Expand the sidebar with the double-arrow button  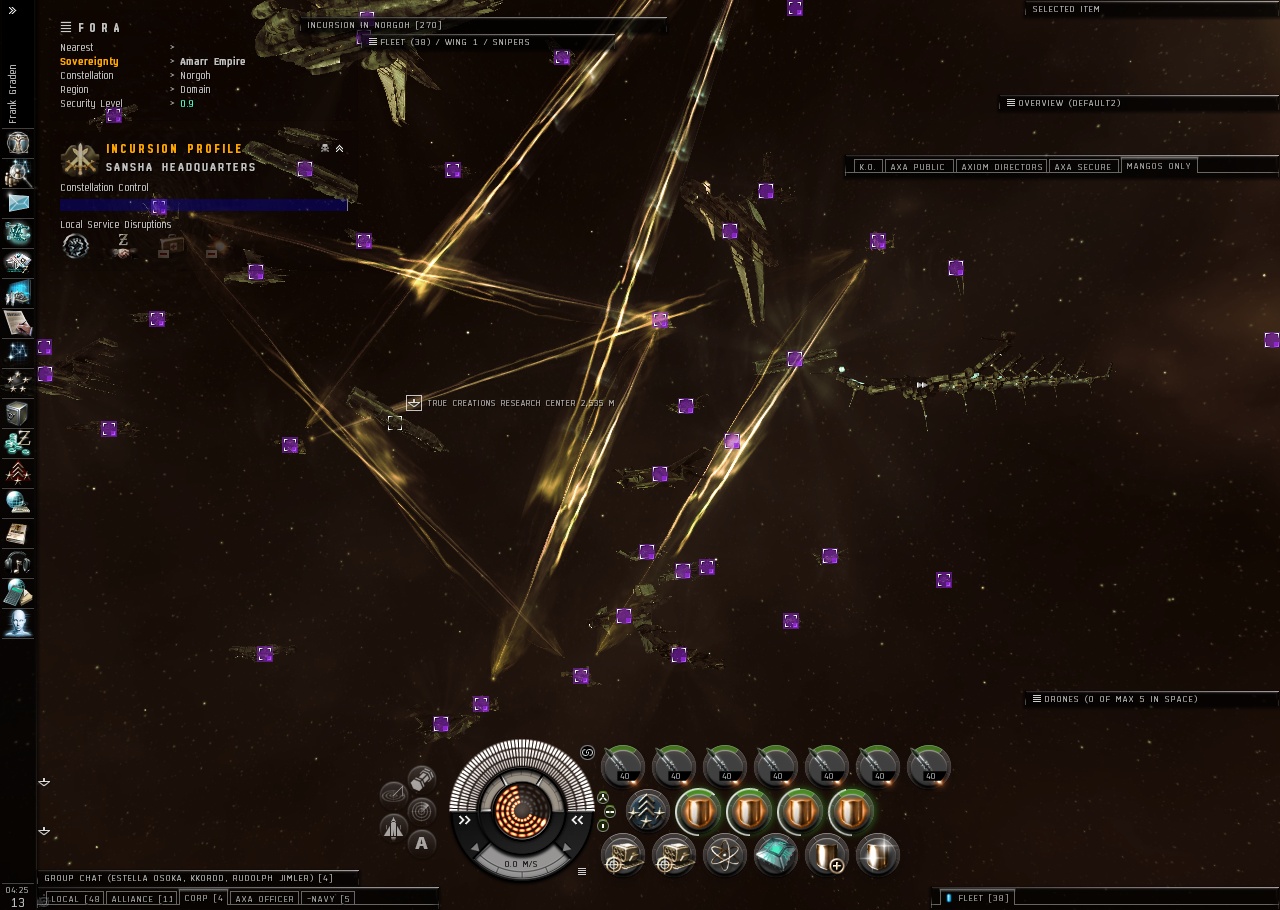(x=12, y=10)
